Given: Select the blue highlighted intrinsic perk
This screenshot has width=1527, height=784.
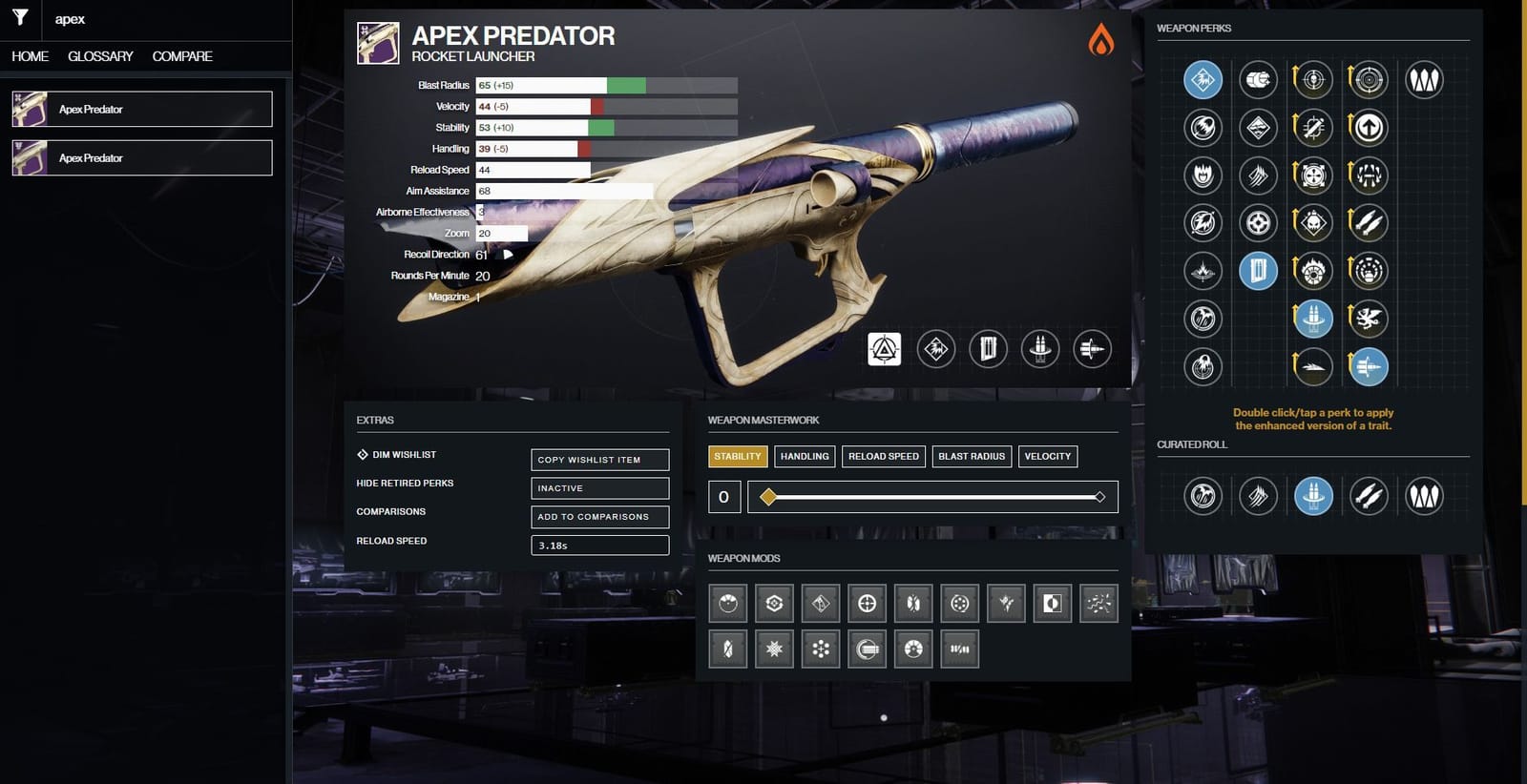Looking at the screenshot, I should pos(1202,80).
